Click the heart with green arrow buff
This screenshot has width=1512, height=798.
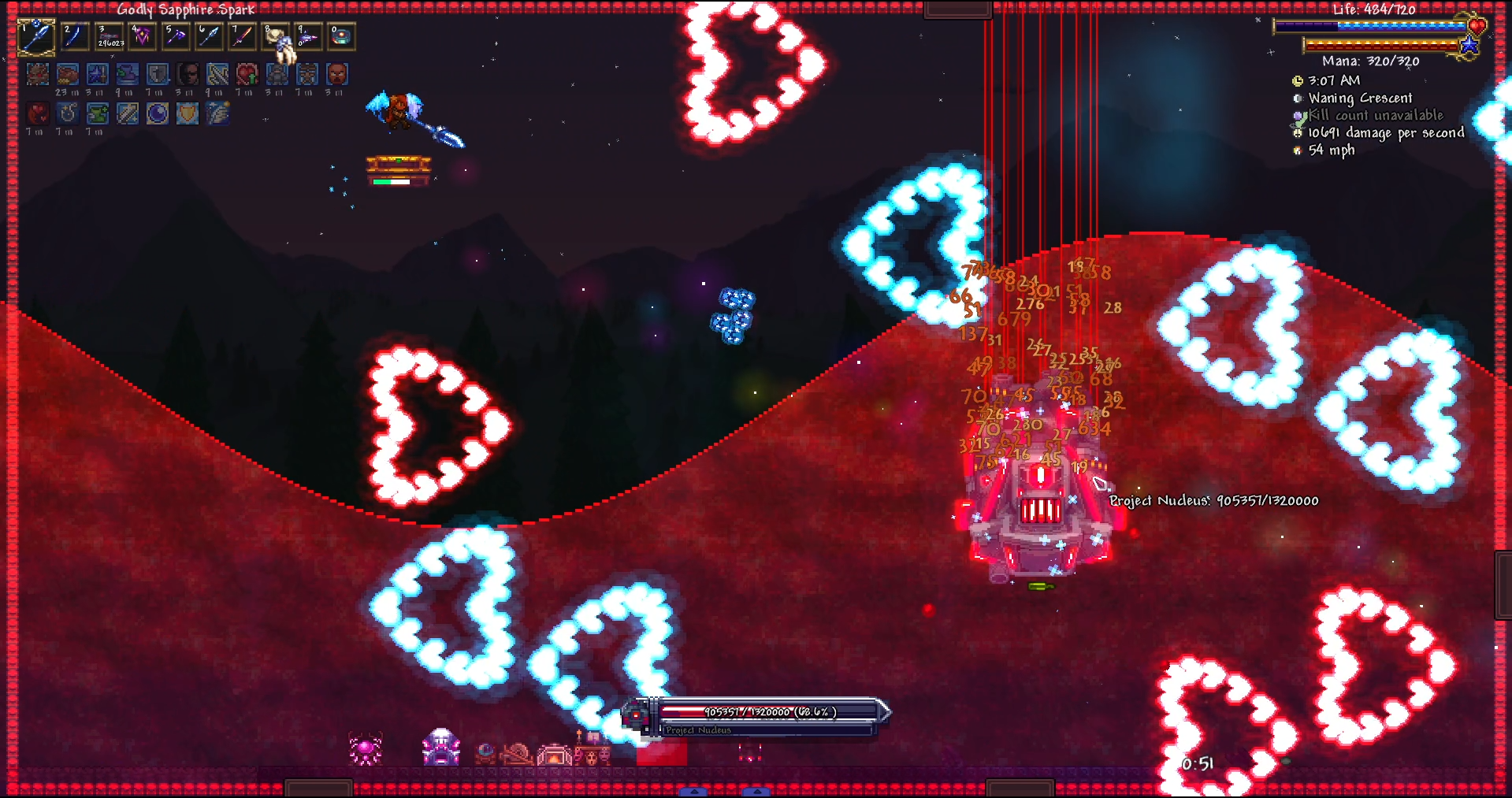pyautogui.click(x=247, y=75)
